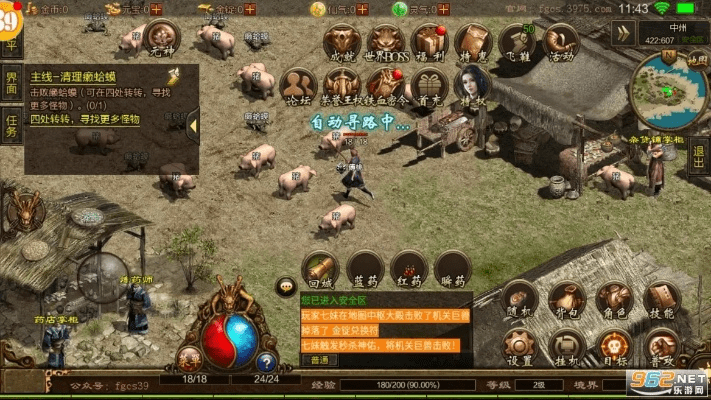
Task: Open the 设置 settings gear
Action: tap(519, 346)
